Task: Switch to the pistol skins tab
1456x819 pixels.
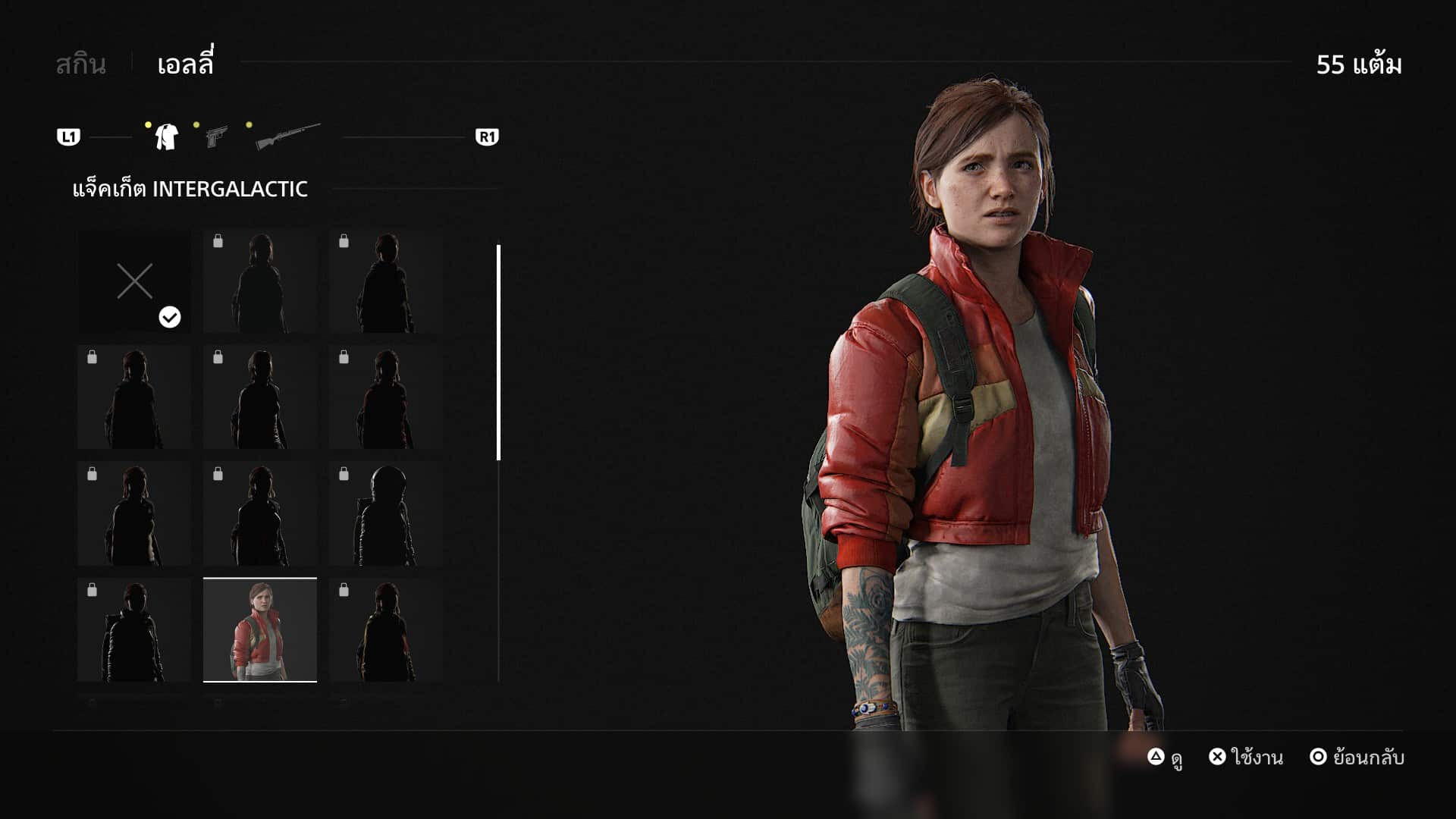Action: coord(217,137)
